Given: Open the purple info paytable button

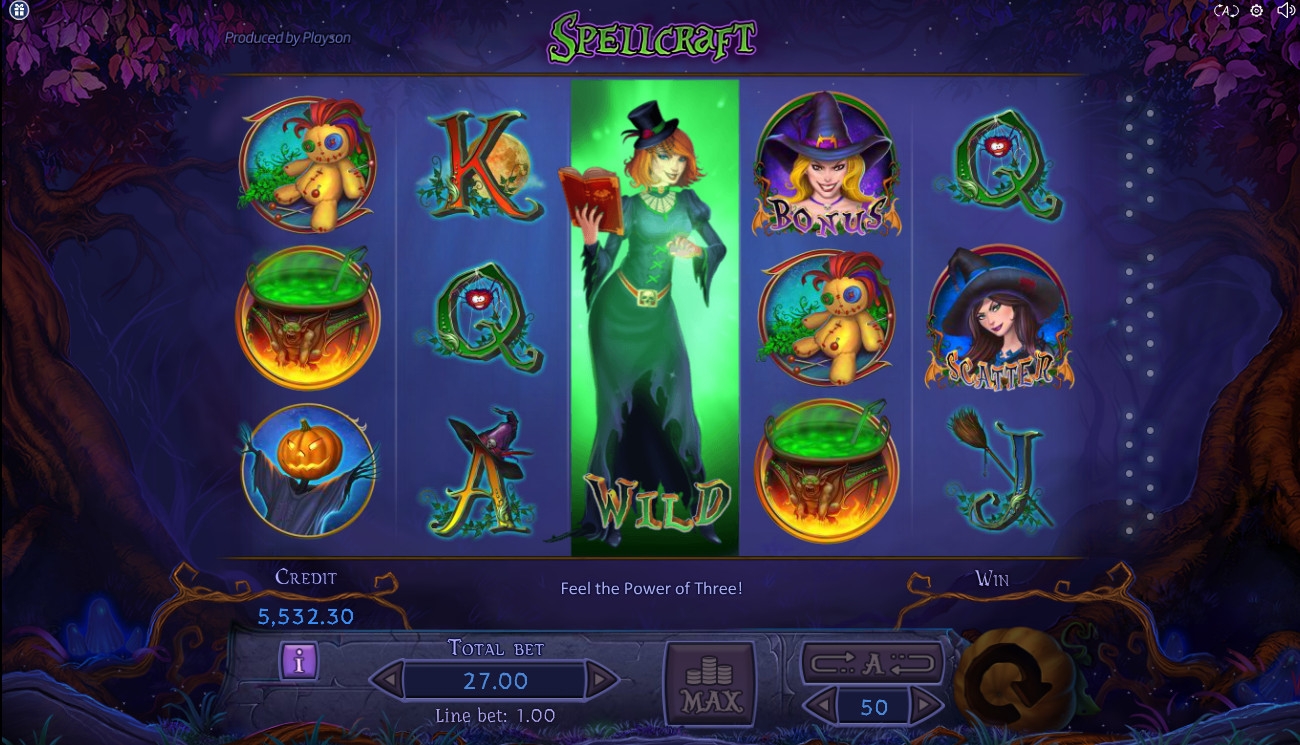Looking at the screenshot, I should 298,661.
